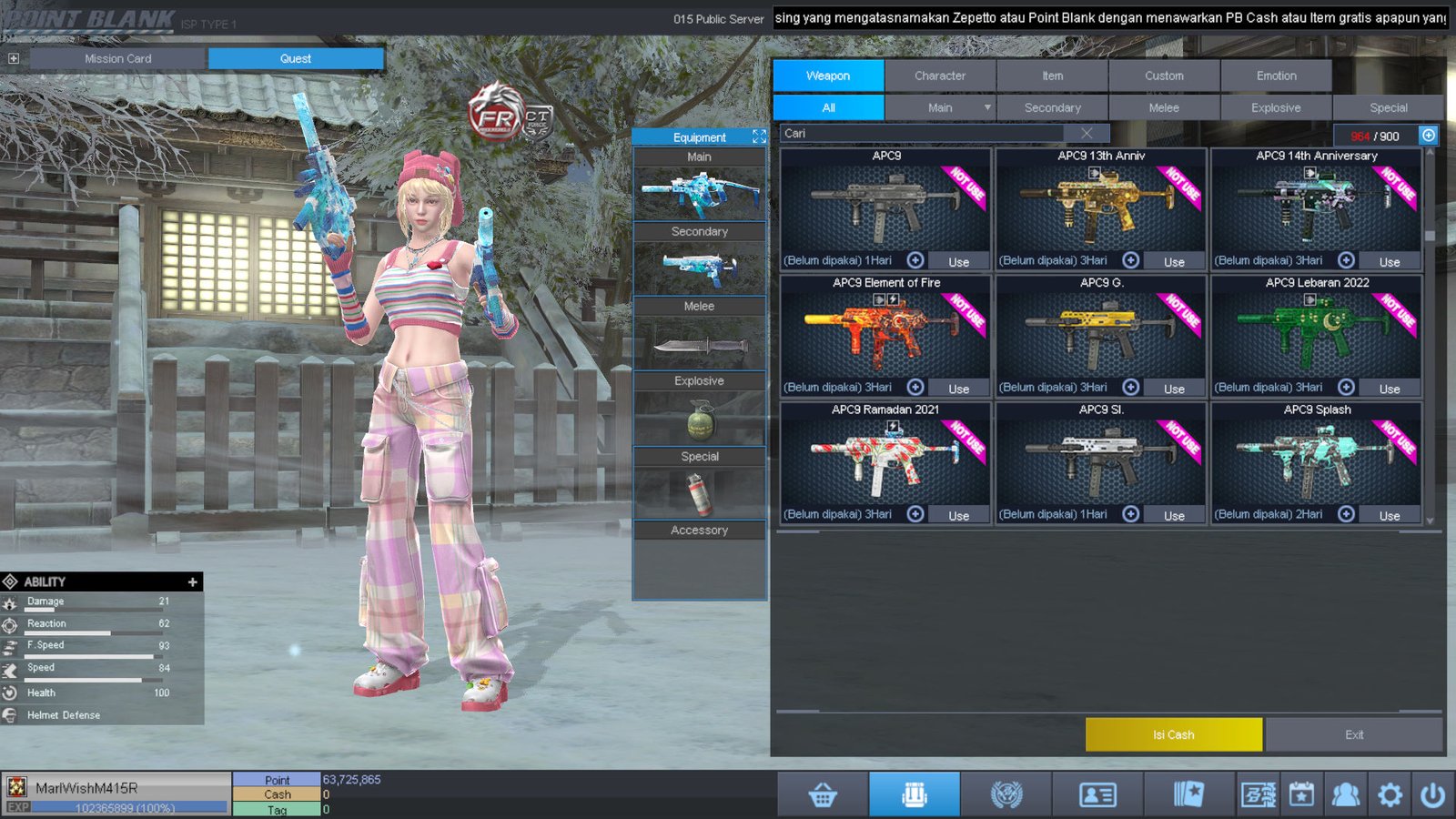Image resolution: width=1456 pixels, height=819 pixels.
Task: Clear the search box with the X
Action: click(x=1087, y=133)
